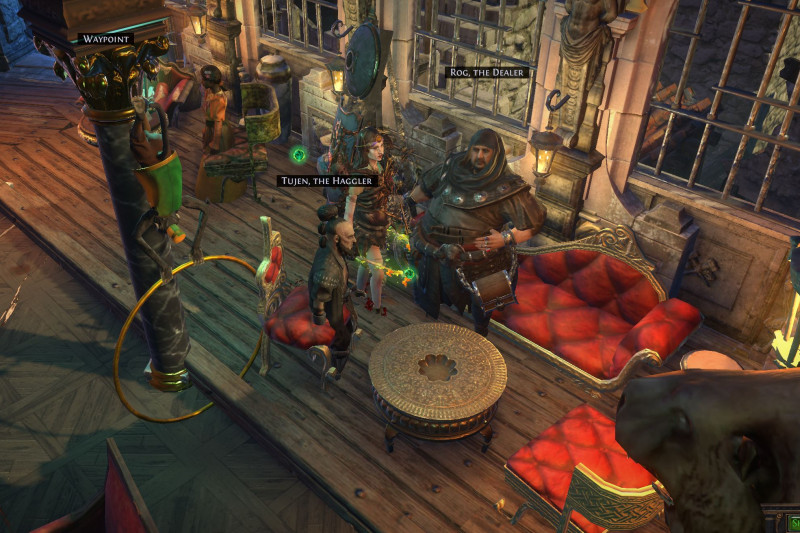Click the Waypoint name label
This screenshot has width=800, height=533.
[105, 39]
